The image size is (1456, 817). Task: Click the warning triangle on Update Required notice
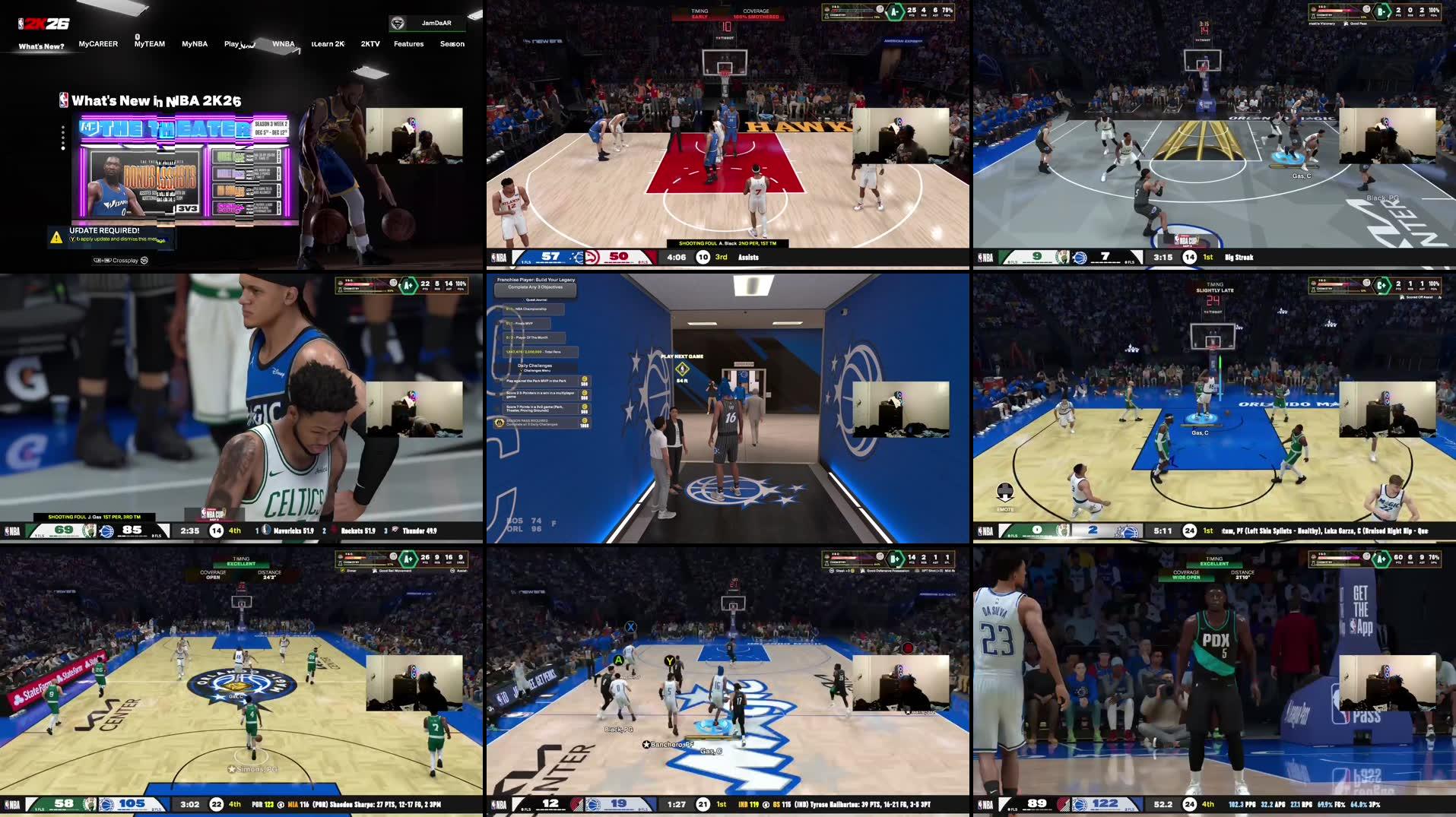pyautogui.click(x=55, y=237)
